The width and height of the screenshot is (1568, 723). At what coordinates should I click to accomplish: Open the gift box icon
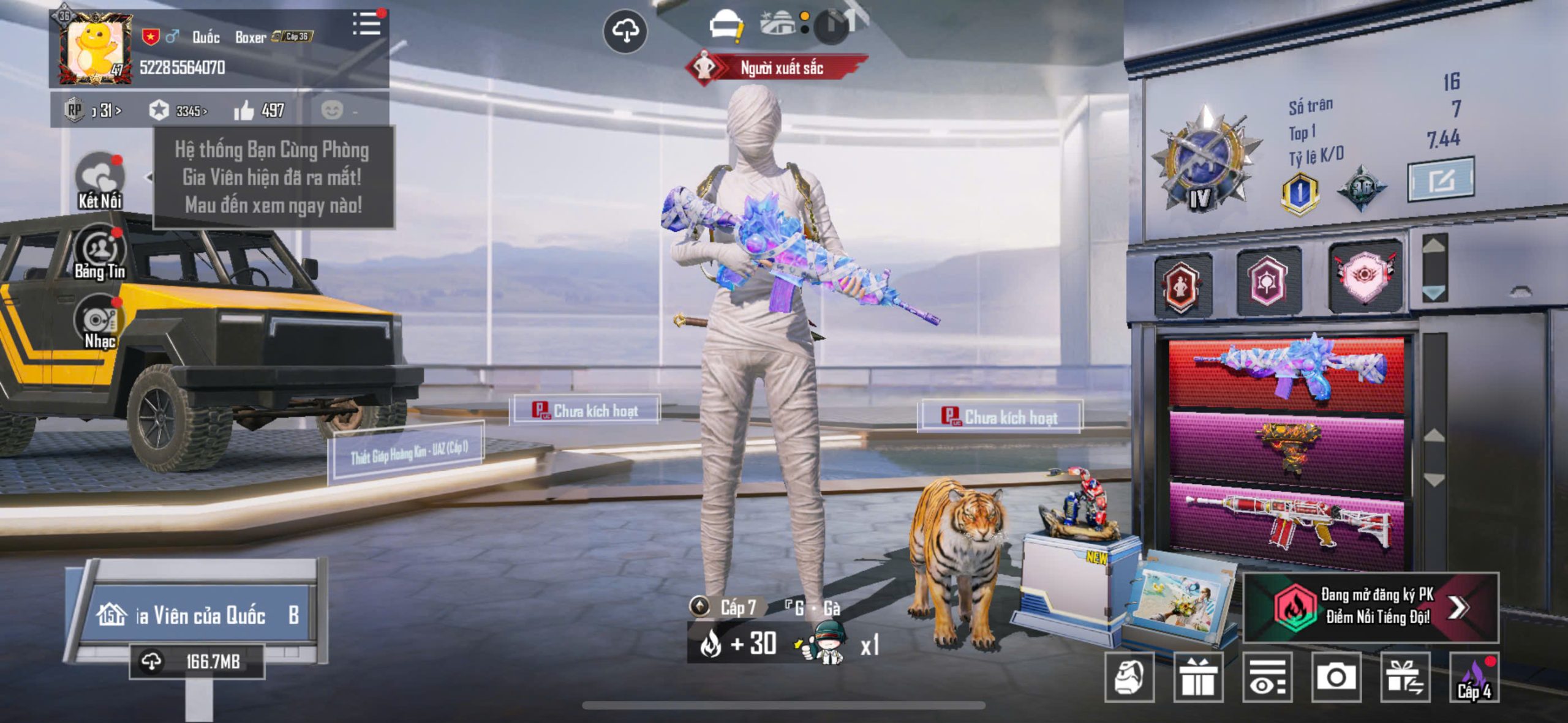coord(1198,677)
